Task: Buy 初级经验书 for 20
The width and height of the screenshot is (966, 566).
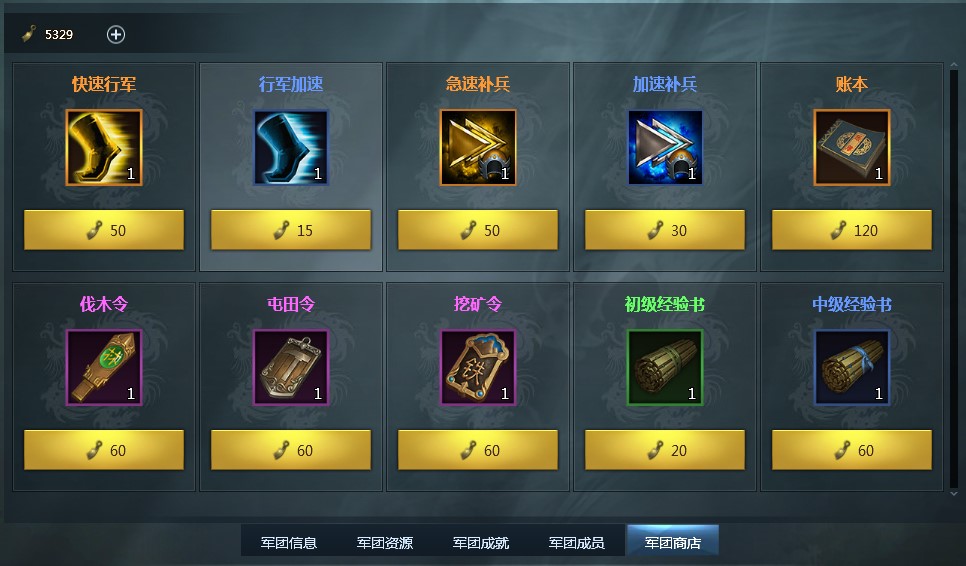Action: coord(665,450)
